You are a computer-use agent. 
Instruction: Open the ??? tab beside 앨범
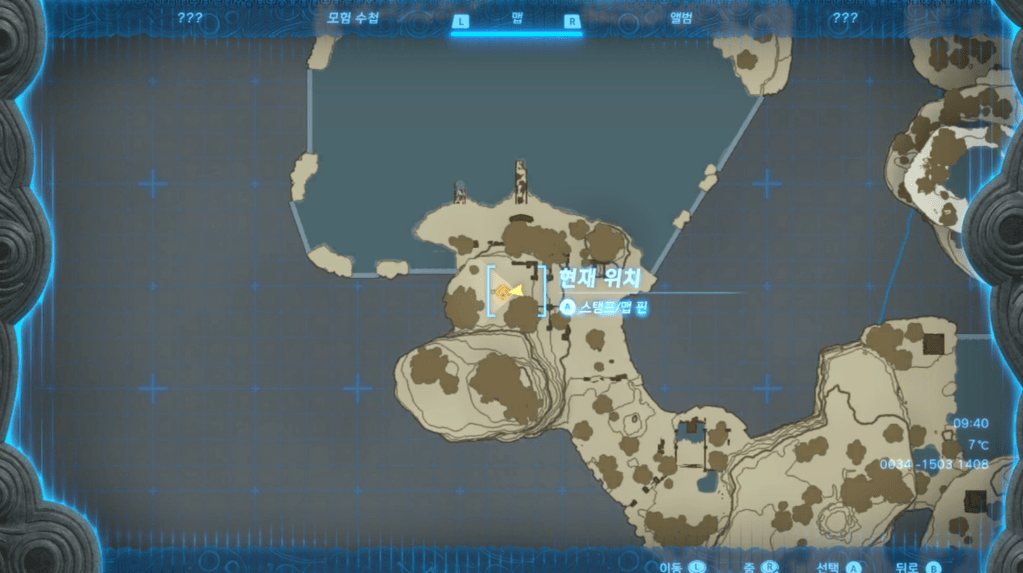845,18
